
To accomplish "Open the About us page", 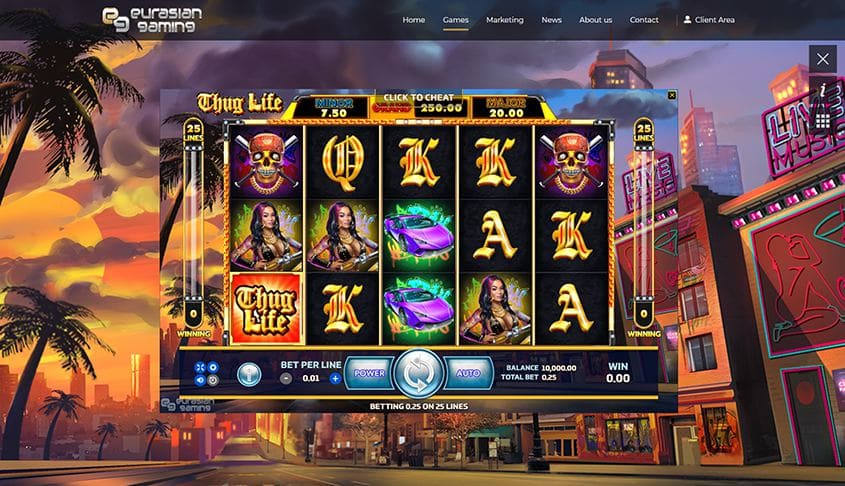I will click(595, 20).
